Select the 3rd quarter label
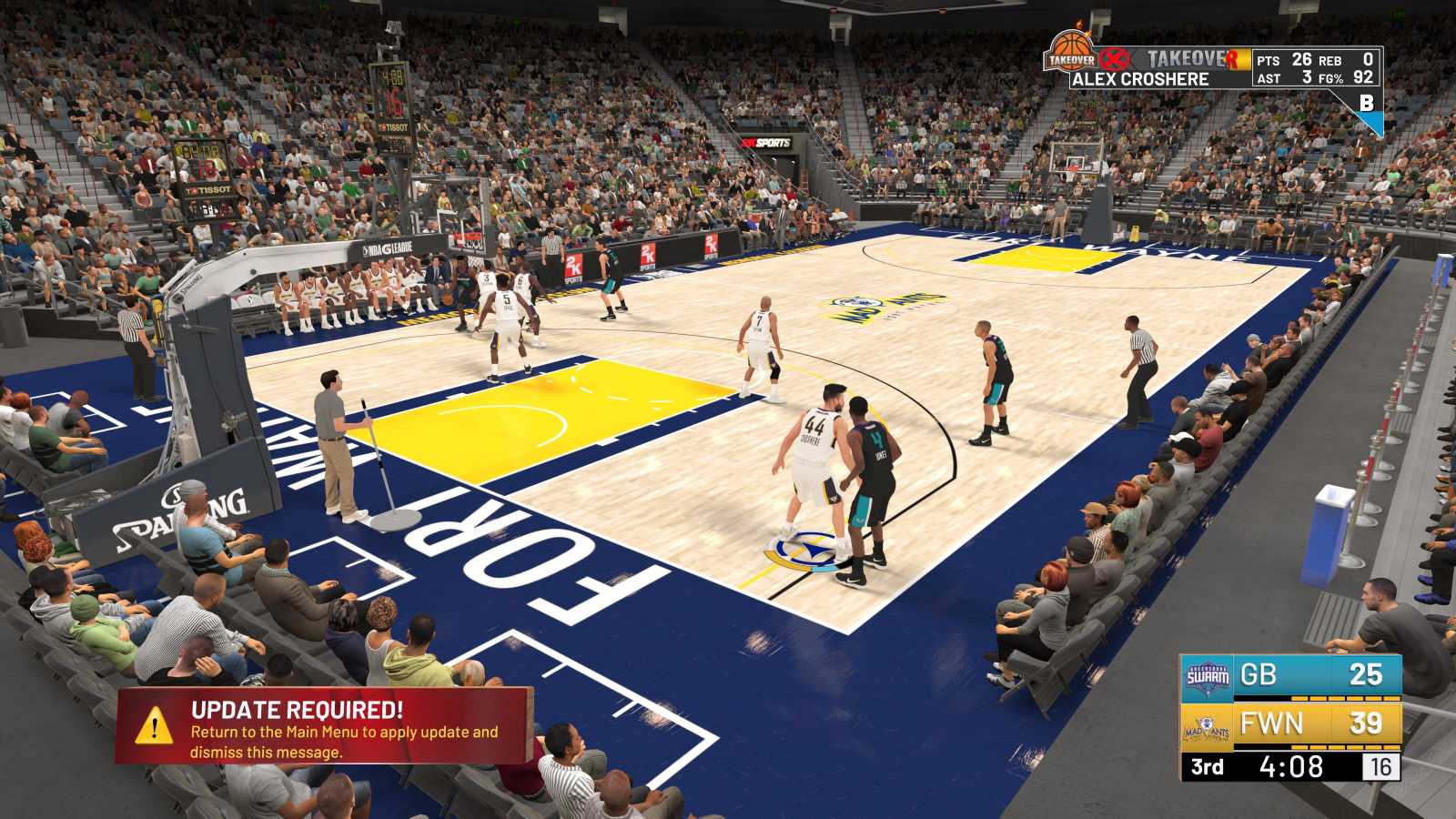The height and width of the screenshot is (819, 1456). (x=1208, y=766)
